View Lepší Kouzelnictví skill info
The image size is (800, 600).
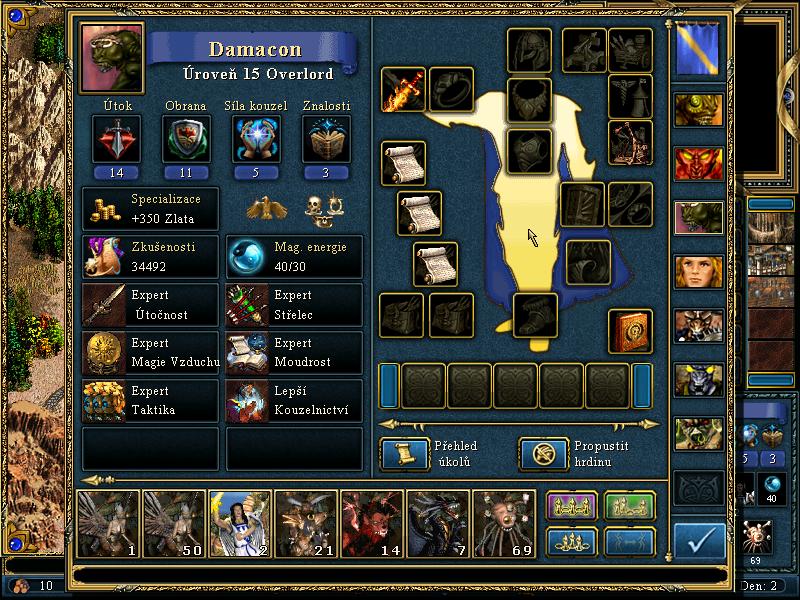coord(294,400)
